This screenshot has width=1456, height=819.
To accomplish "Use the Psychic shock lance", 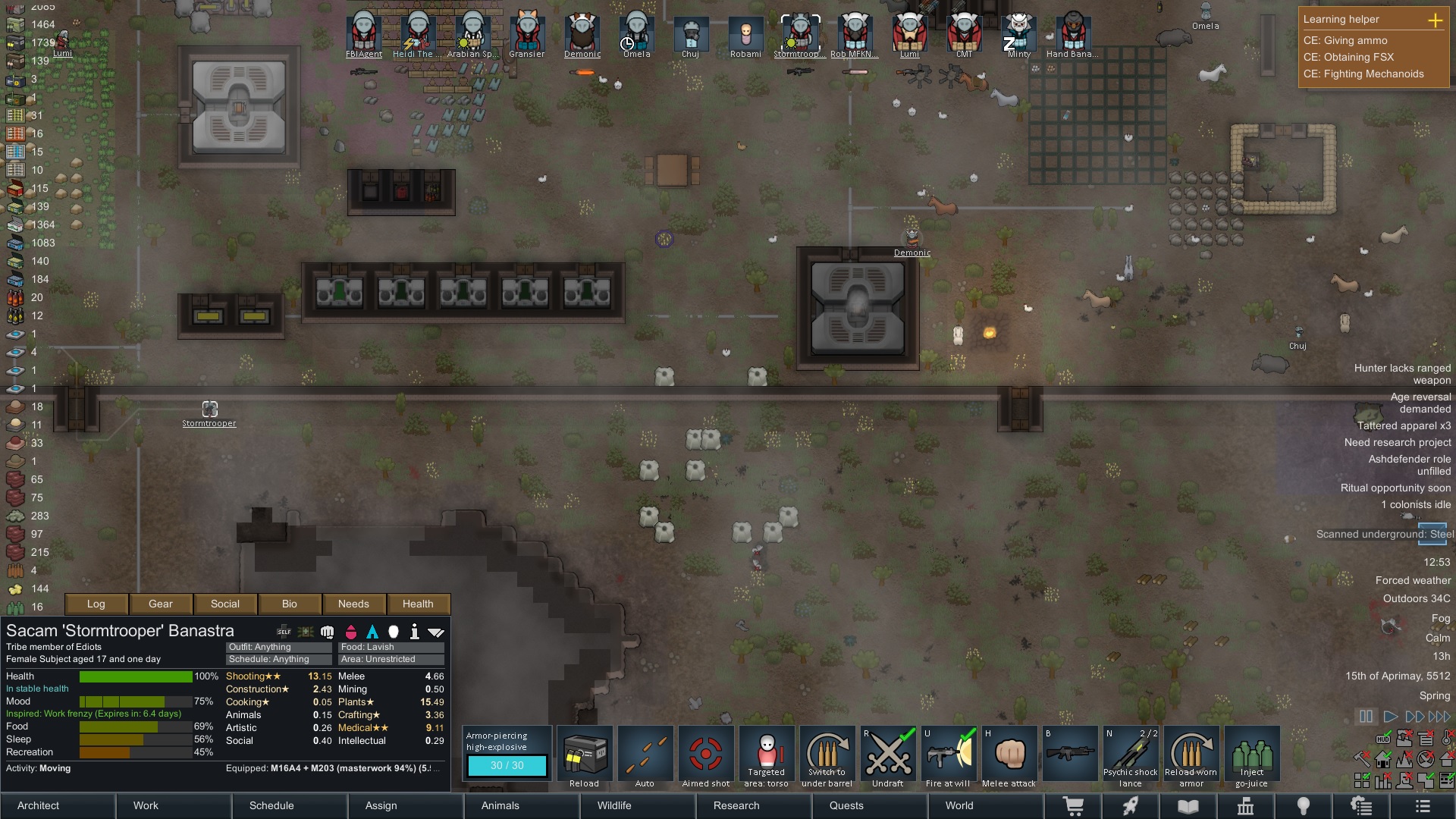I will point(1130,758).
